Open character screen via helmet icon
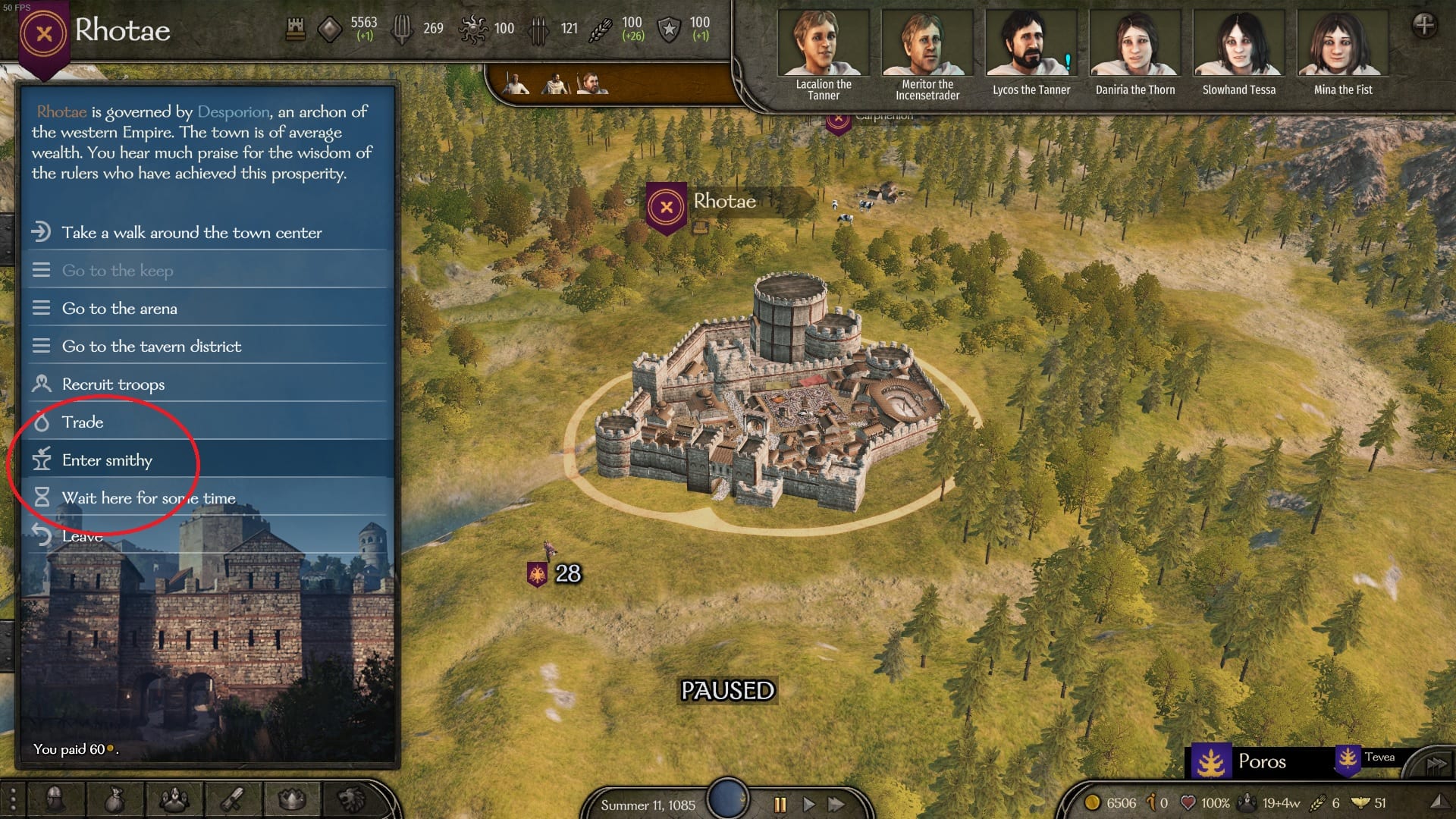Viewport: 1456px width, 819px height. (x=55, y=799)
